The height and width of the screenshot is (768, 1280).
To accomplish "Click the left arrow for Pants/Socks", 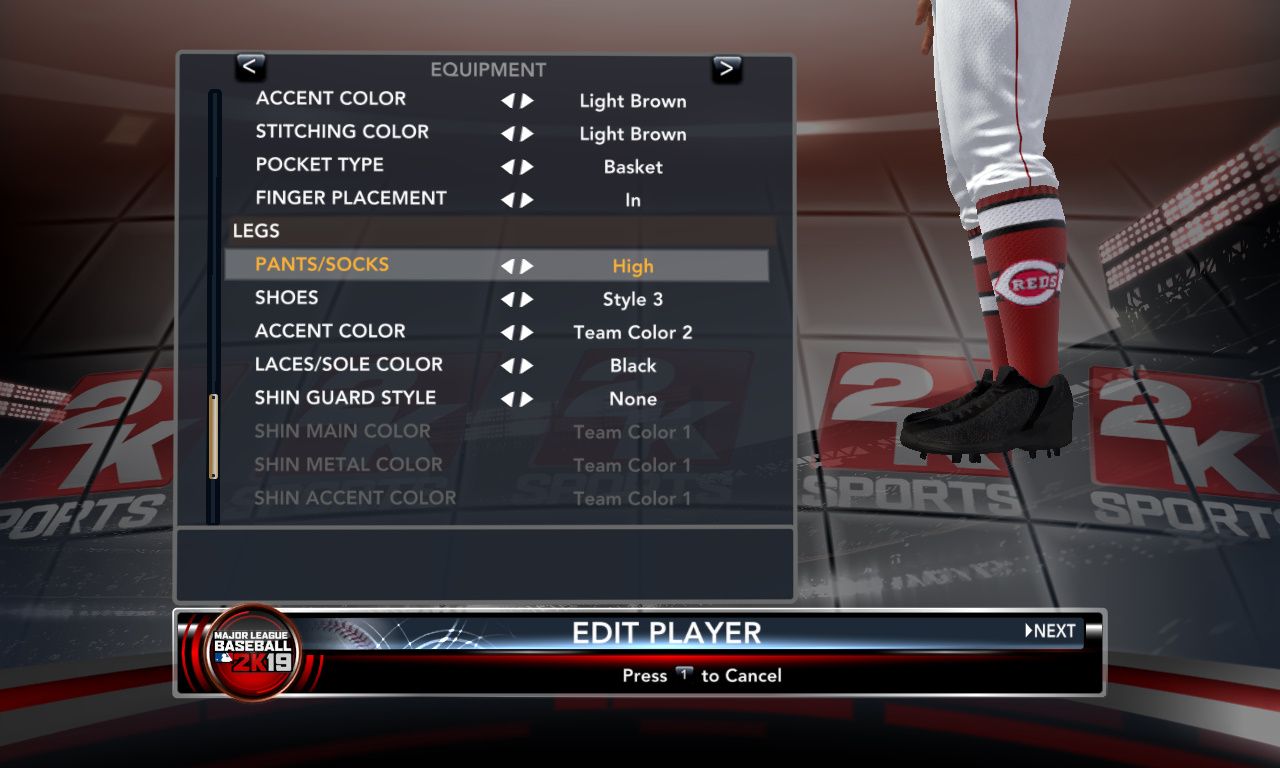I will 507,266.
